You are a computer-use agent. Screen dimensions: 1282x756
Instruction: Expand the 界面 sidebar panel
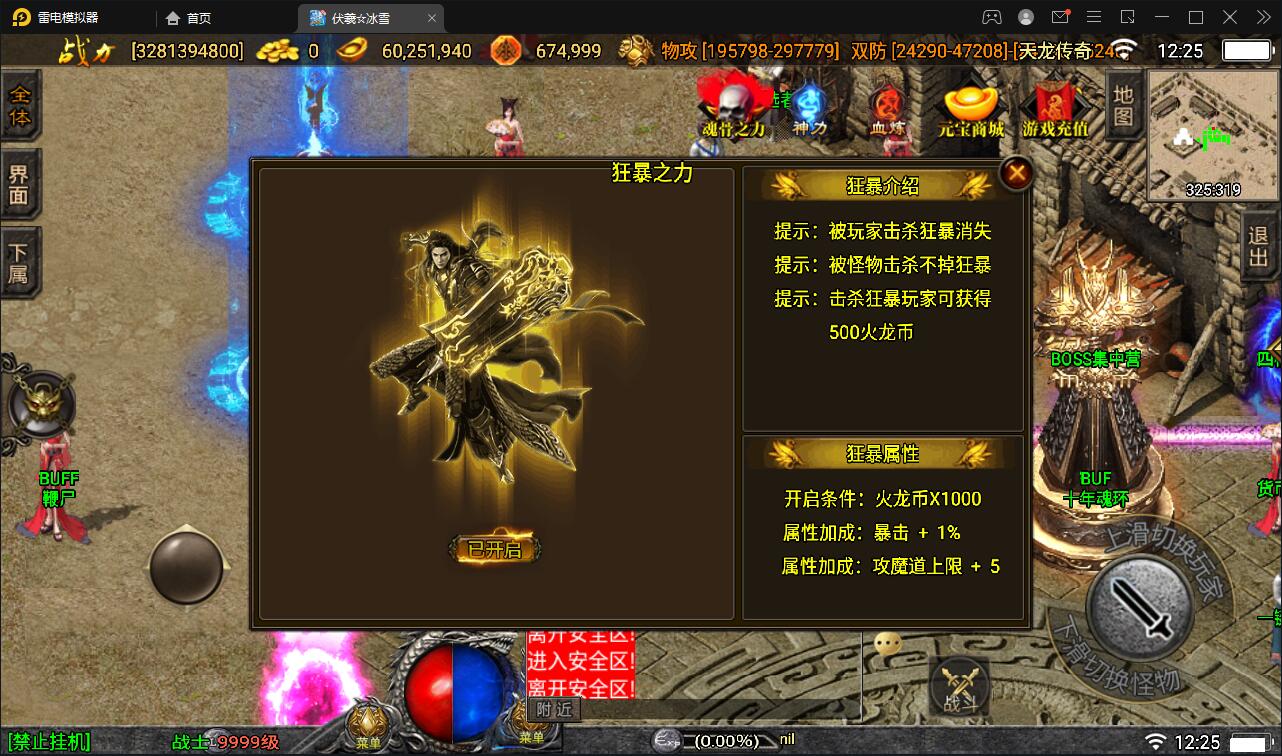20,180
